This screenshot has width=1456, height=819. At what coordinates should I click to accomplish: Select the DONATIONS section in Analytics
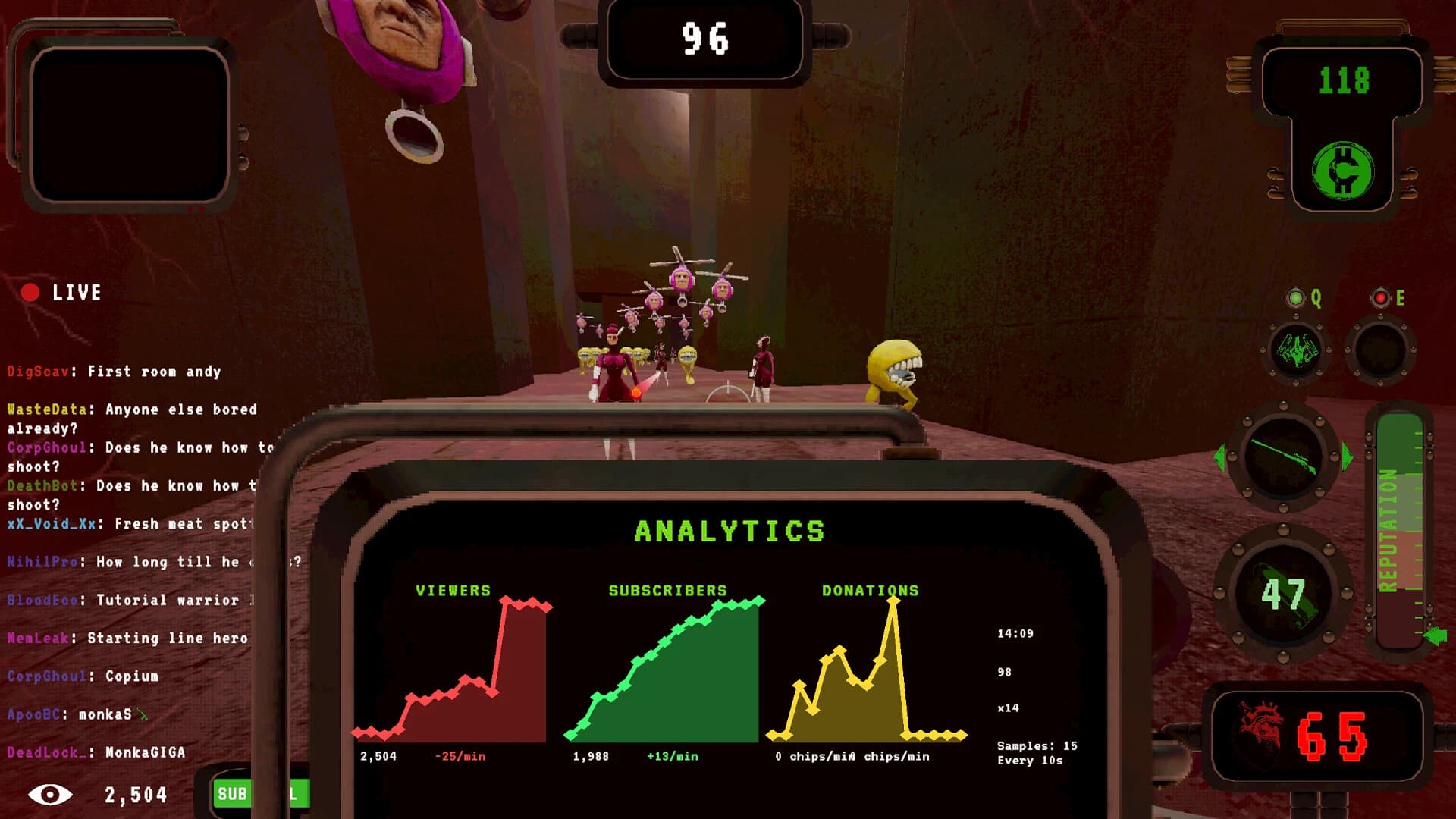pos(870,589)
